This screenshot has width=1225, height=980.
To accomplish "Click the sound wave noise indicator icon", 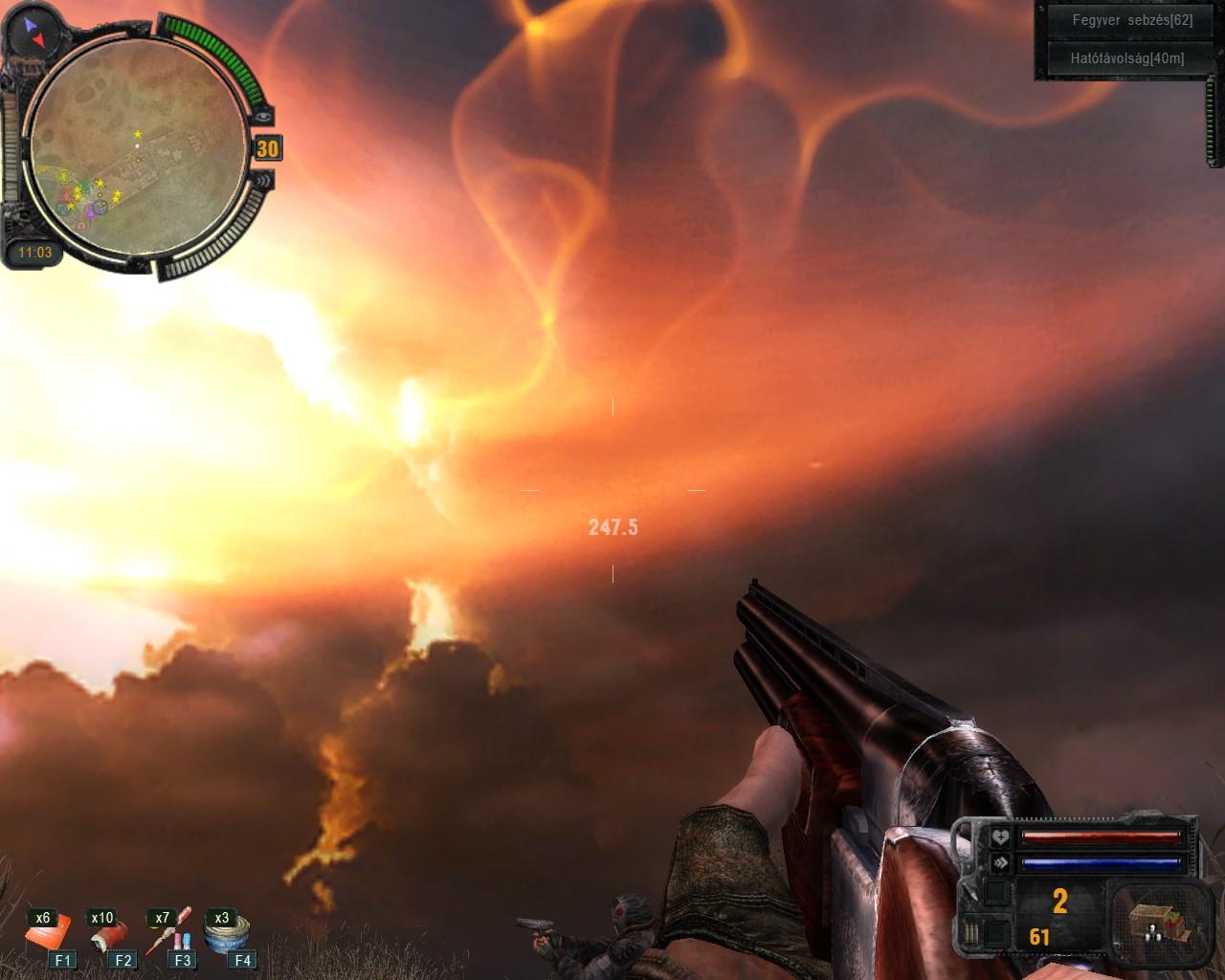I will (264, 179).
